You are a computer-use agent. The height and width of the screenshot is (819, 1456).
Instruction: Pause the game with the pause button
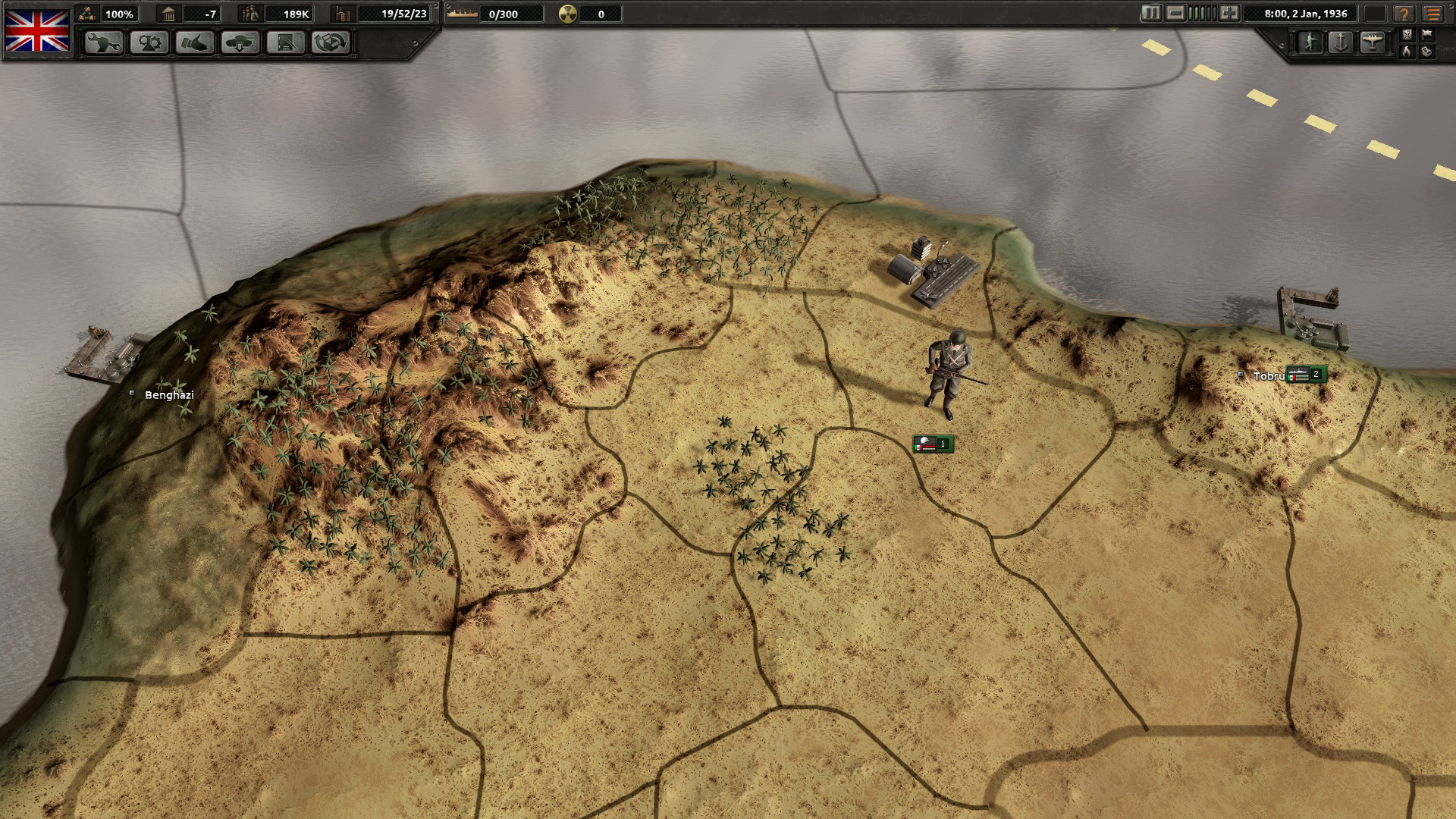tap(1151, 14)
